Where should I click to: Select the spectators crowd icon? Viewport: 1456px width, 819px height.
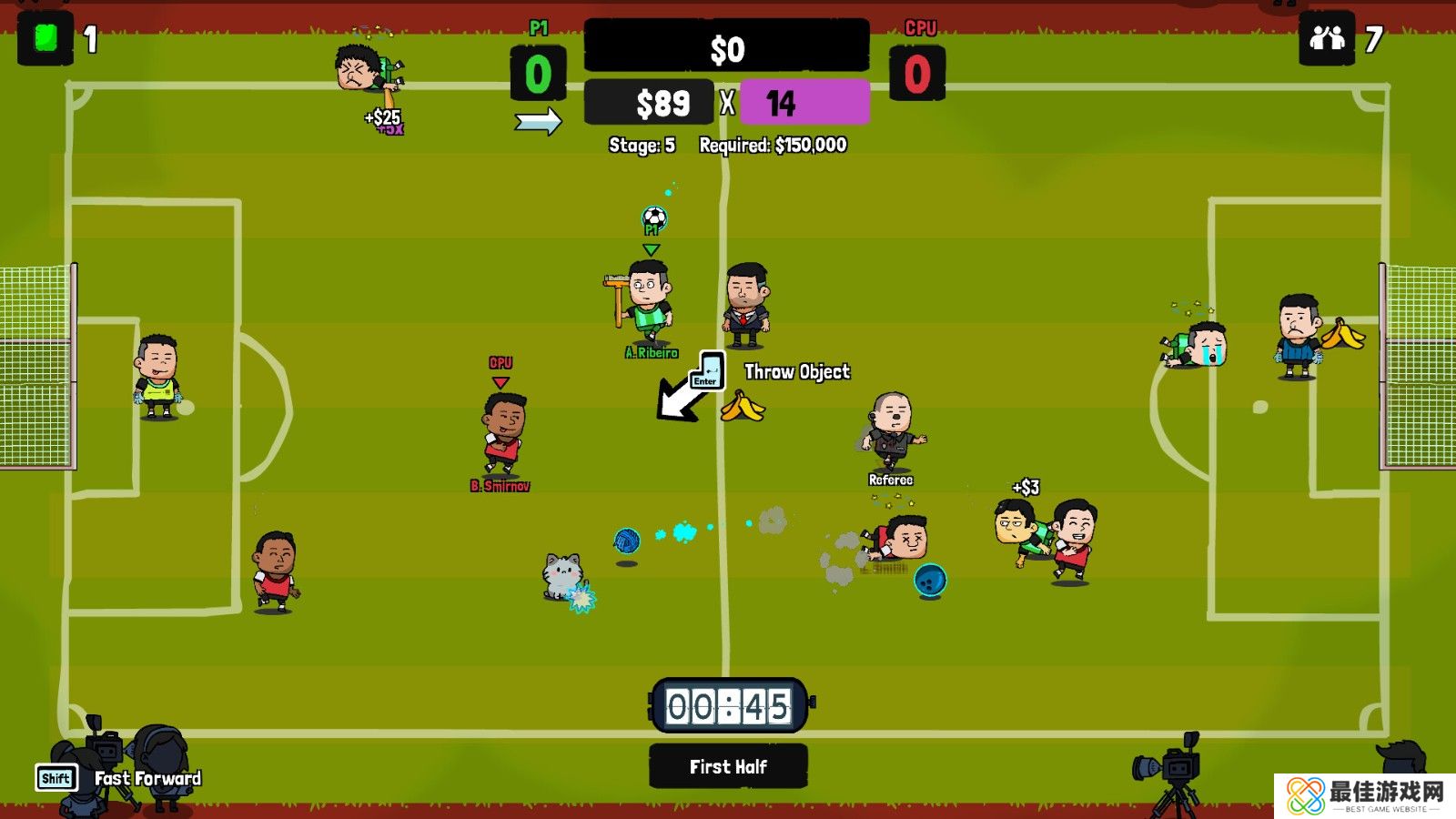point(1327,39)
